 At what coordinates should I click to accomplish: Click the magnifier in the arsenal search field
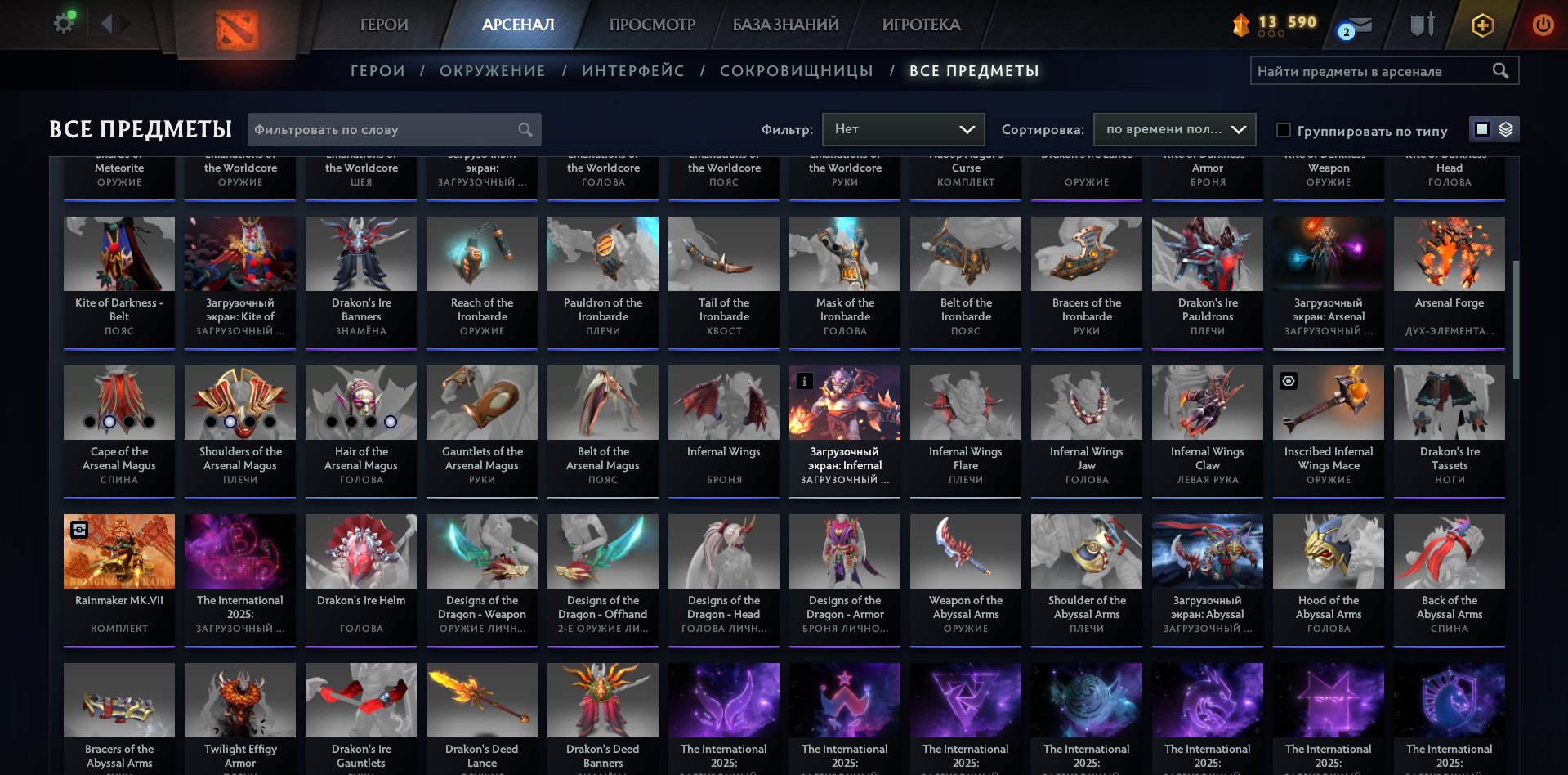(x=1502, y=70)
